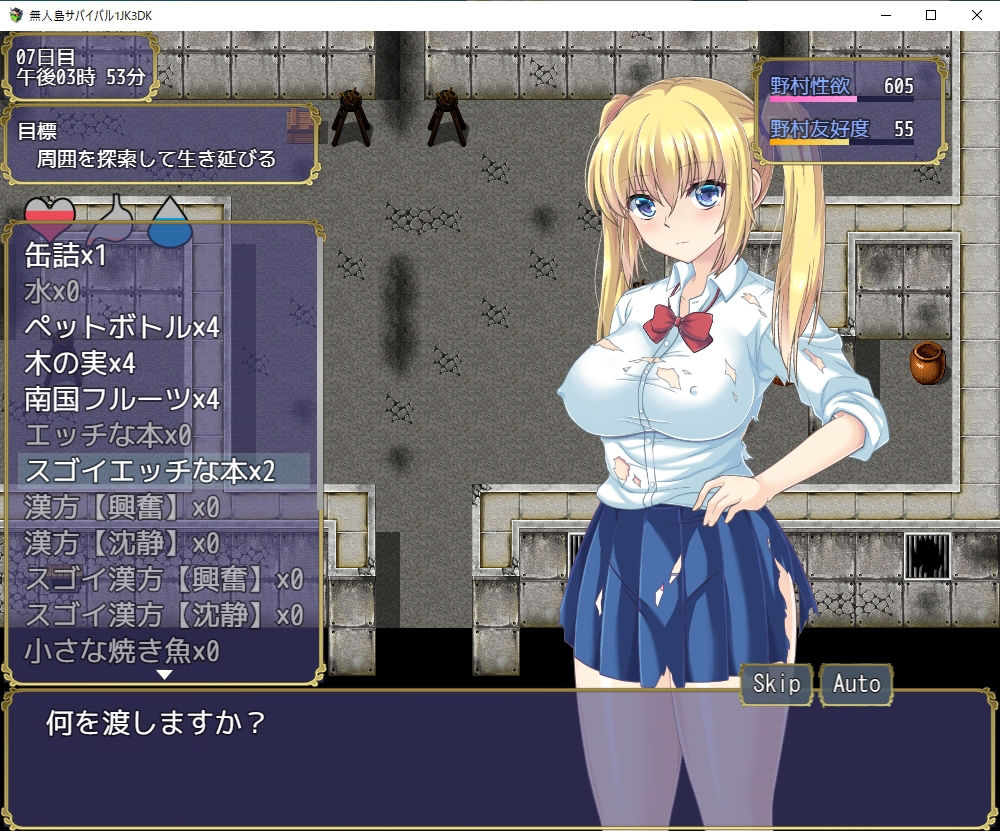Activate the Skip button
This screenshot has height=831, width=1000.
coord(776,684)
